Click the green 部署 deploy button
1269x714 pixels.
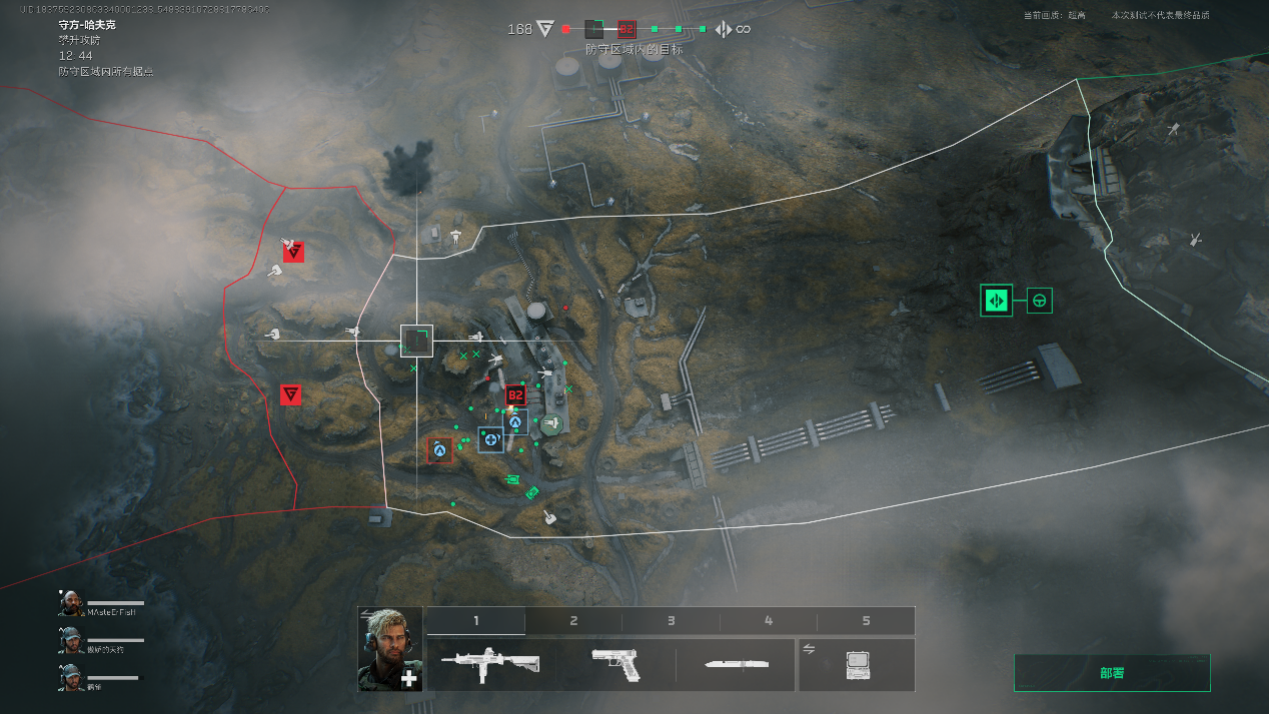(x=1111, y=673)
